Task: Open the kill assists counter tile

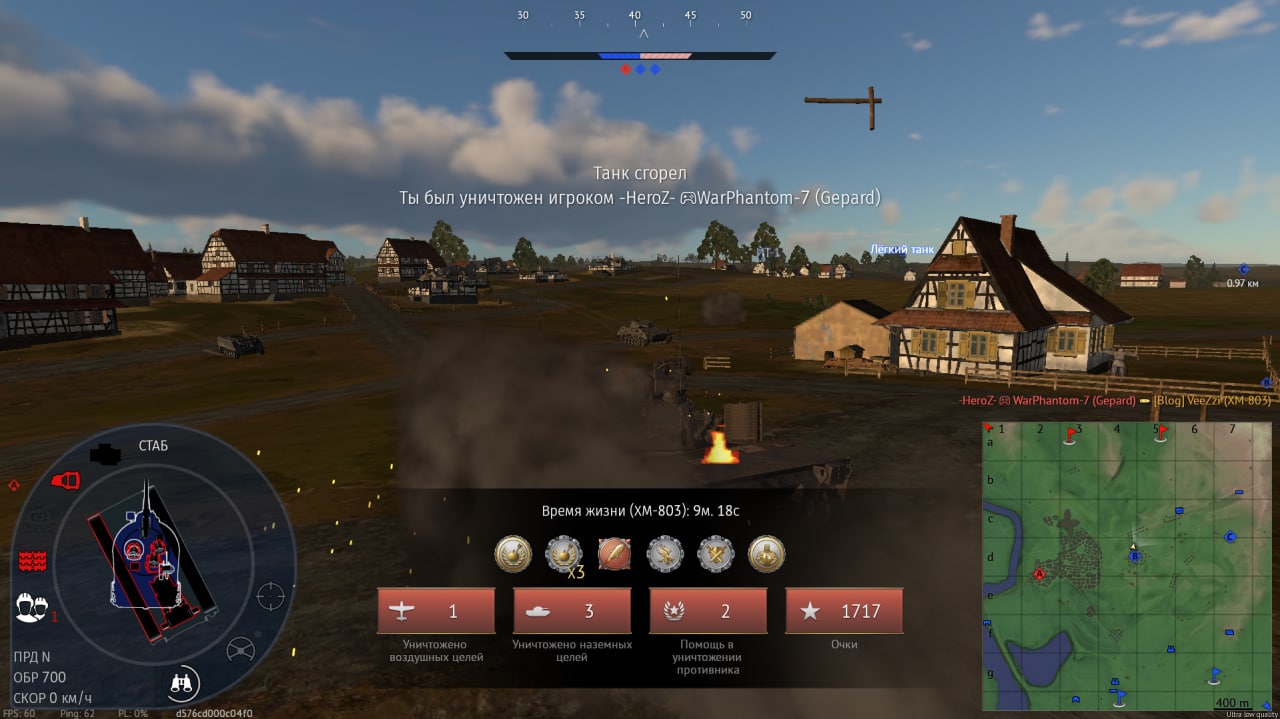Action: (x=708, y=611)
